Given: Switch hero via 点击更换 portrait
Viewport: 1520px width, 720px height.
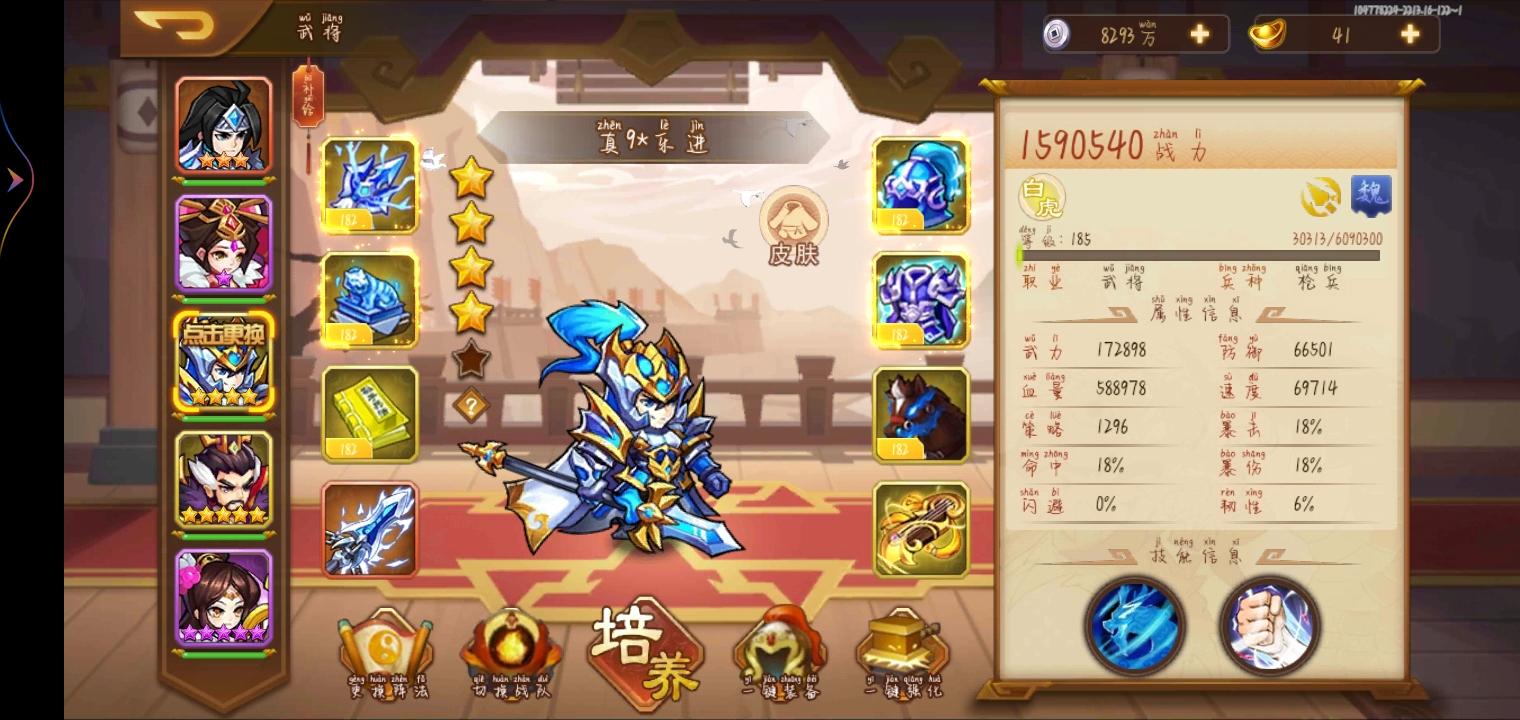Looking at the screenshot, I should coord(224,363).
